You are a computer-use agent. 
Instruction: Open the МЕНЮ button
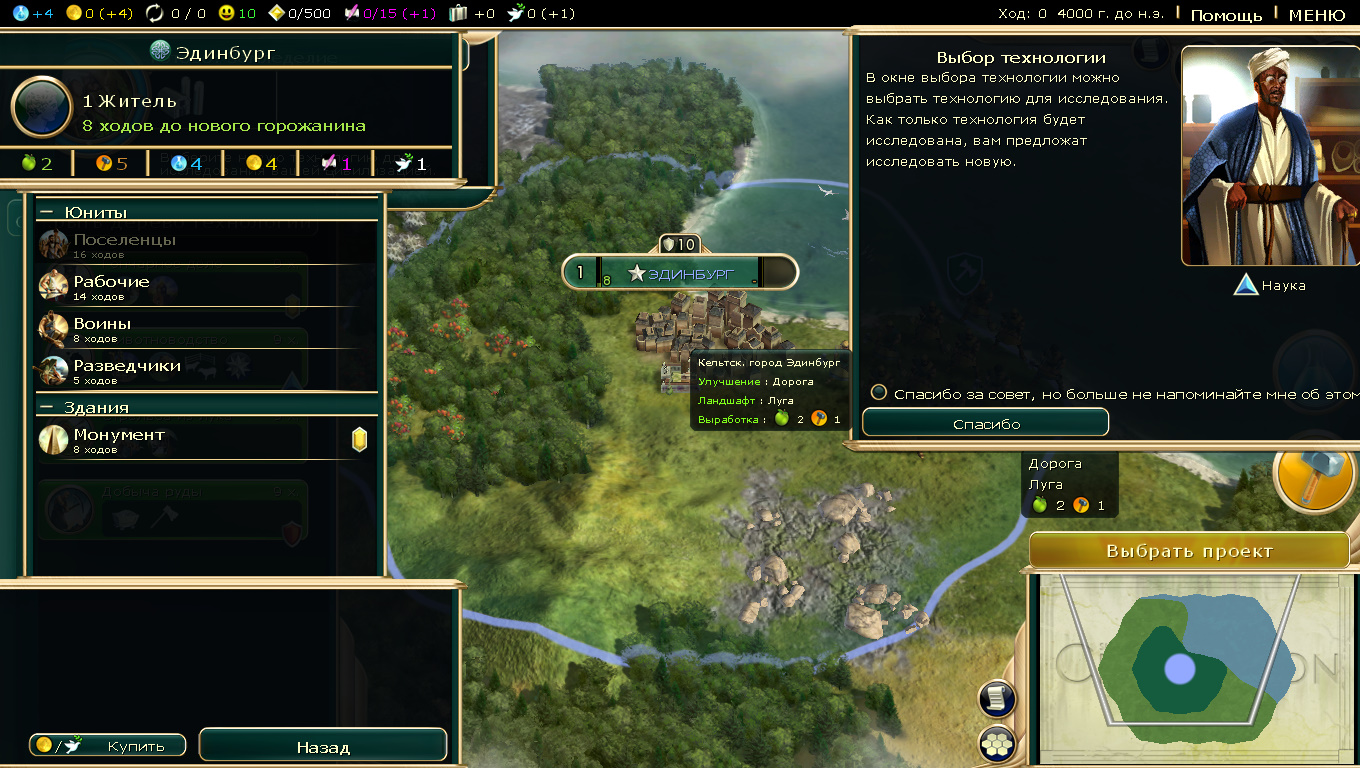(1316, 15)
